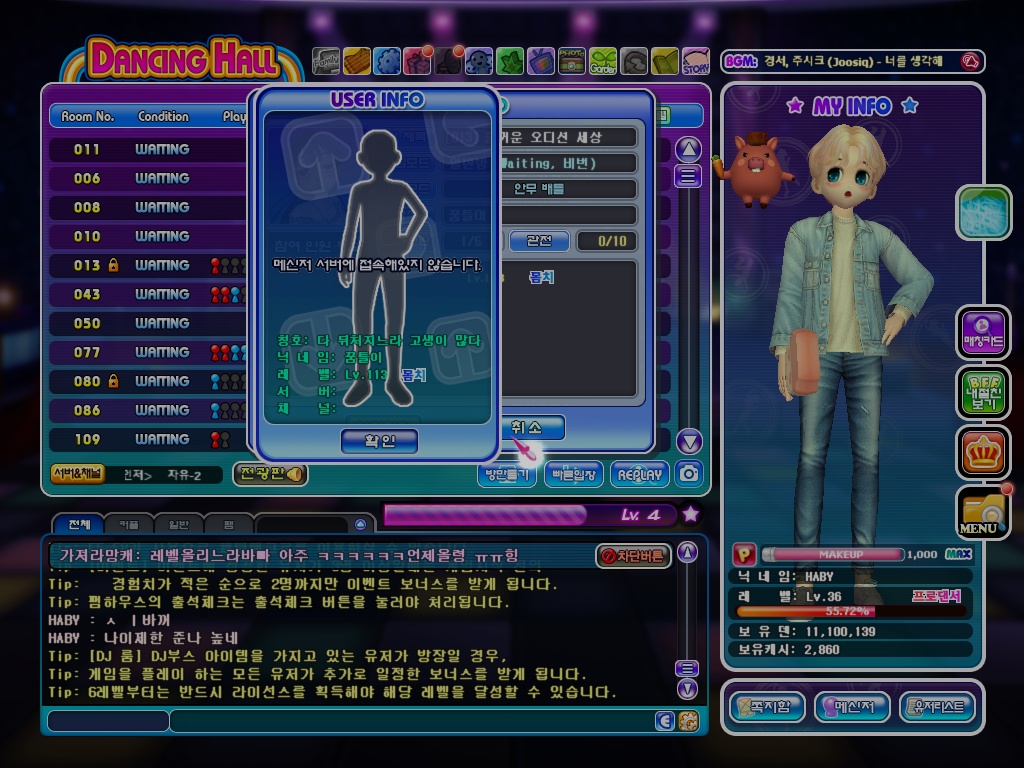Open the 서버&채널 selector

(x=76, y=474)
